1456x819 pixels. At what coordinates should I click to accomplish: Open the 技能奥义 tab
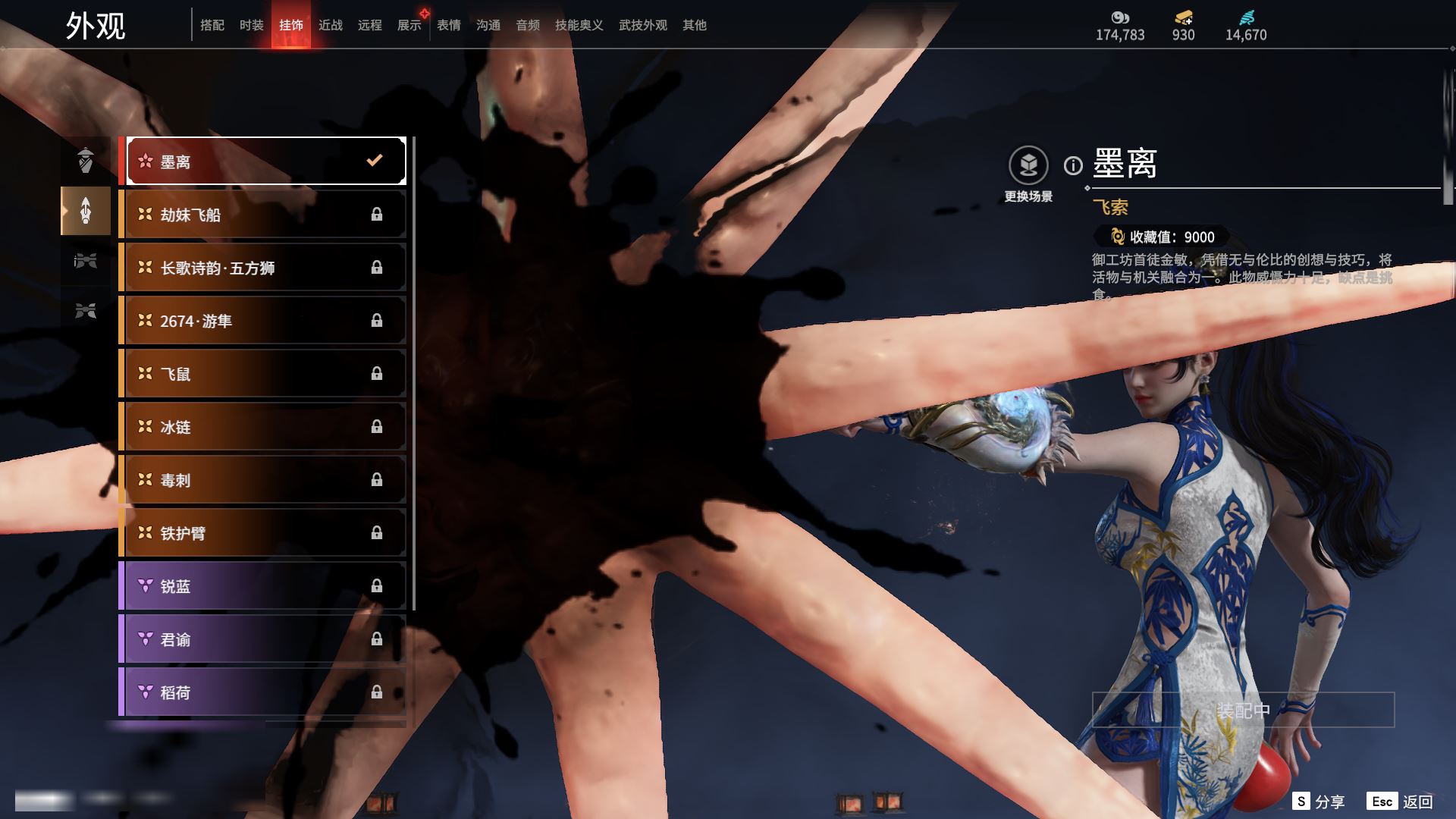pyautogui.click(x=579, y=25)
